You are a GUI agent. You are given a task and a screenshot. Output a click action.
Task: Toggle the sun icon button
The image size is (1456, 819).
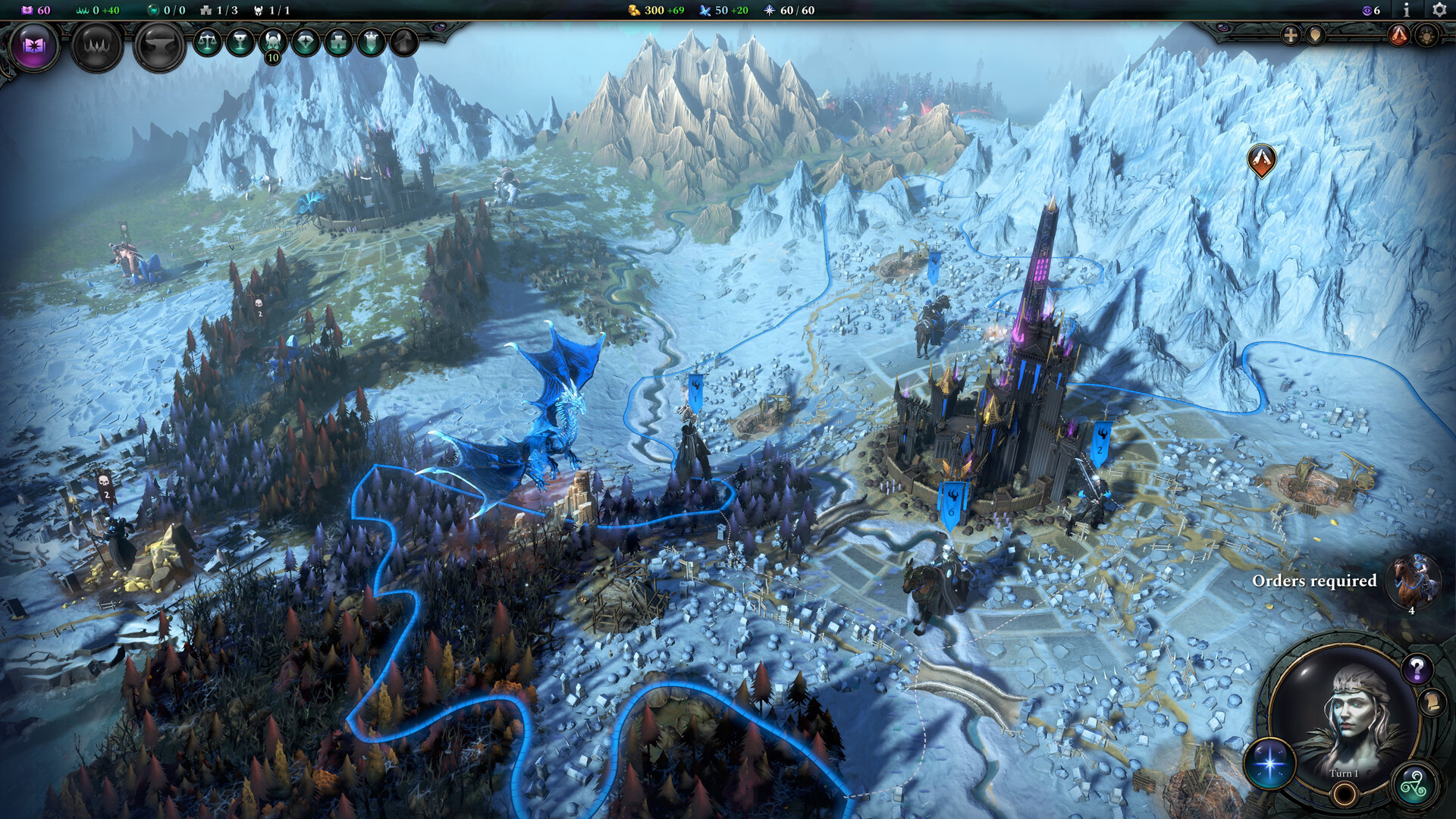pos(1426,35)
